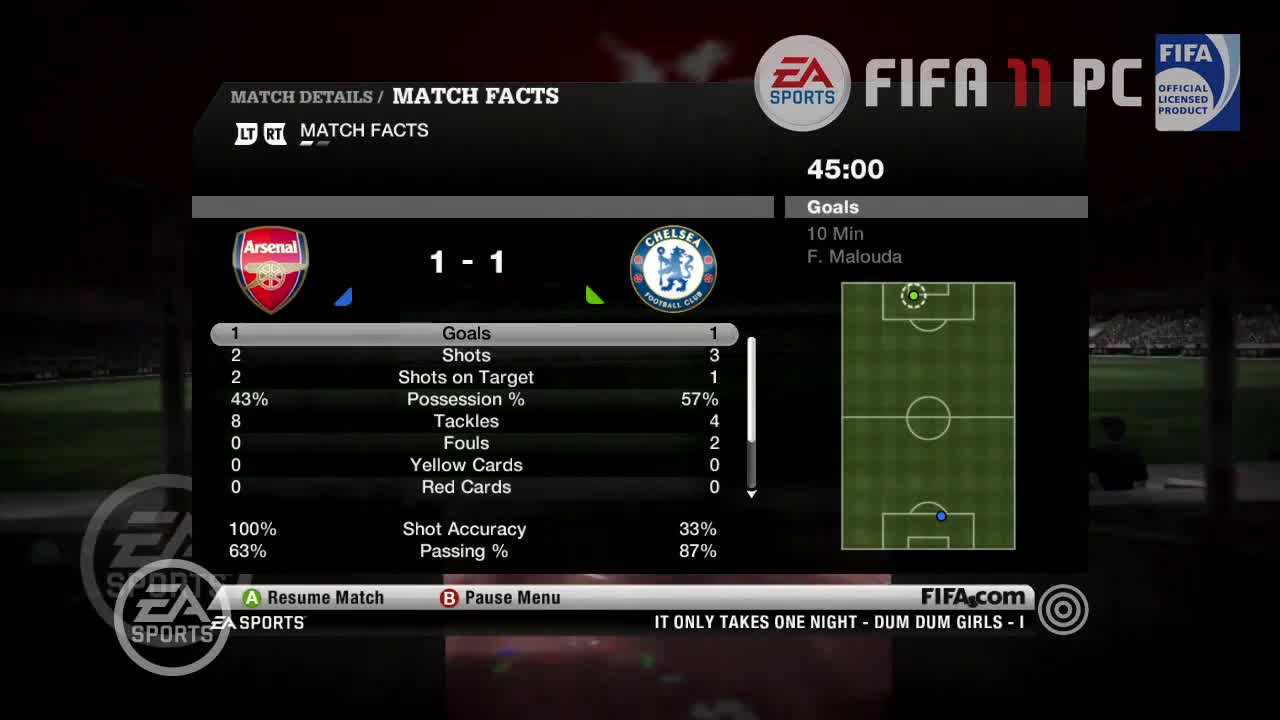Select the match timer showing 45:00
Viewport: 1280px width, 720px height.
coord(845,169)
